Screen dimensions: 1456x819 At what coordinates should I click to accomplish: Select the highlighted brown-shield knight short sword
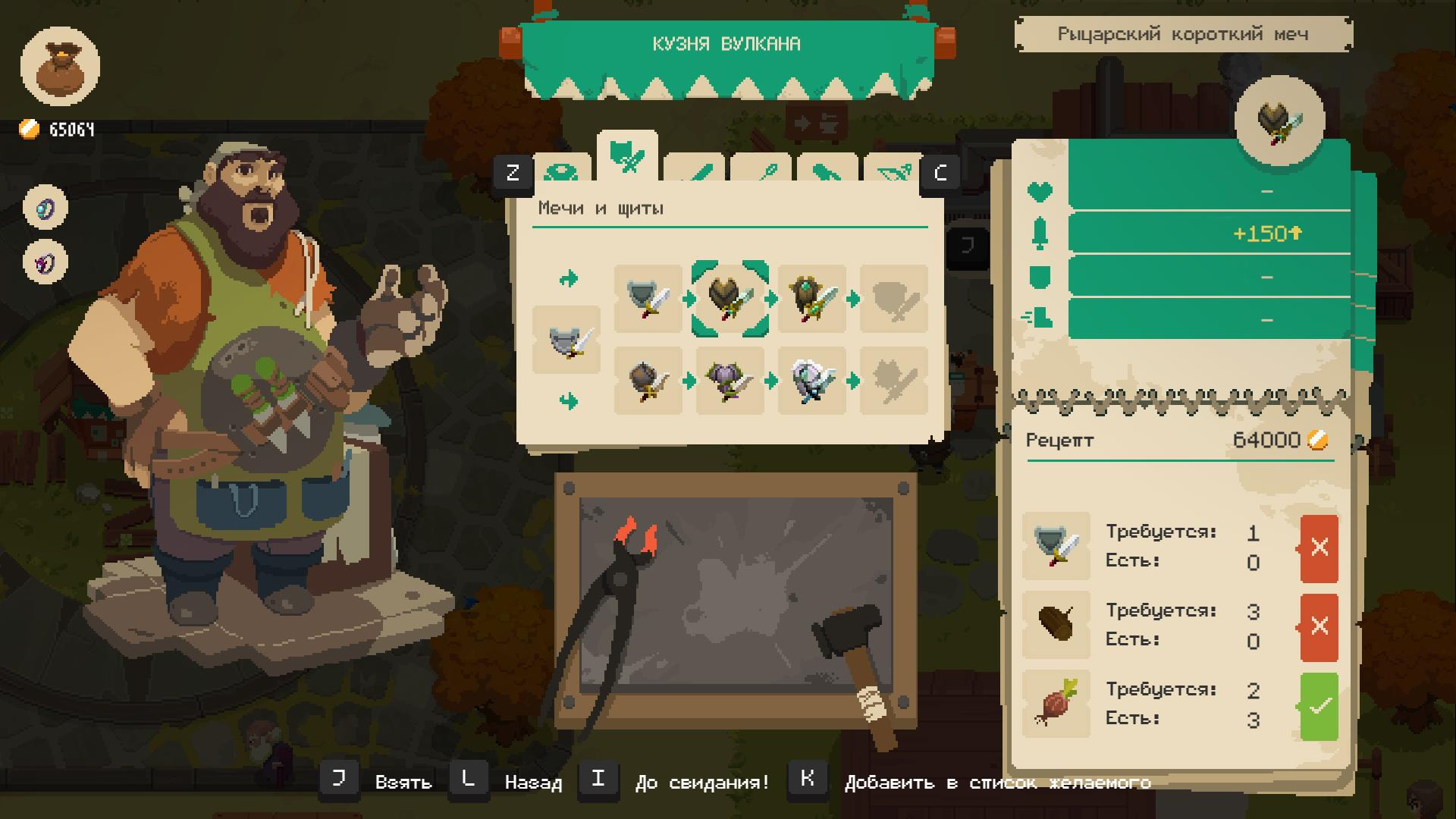730,299
